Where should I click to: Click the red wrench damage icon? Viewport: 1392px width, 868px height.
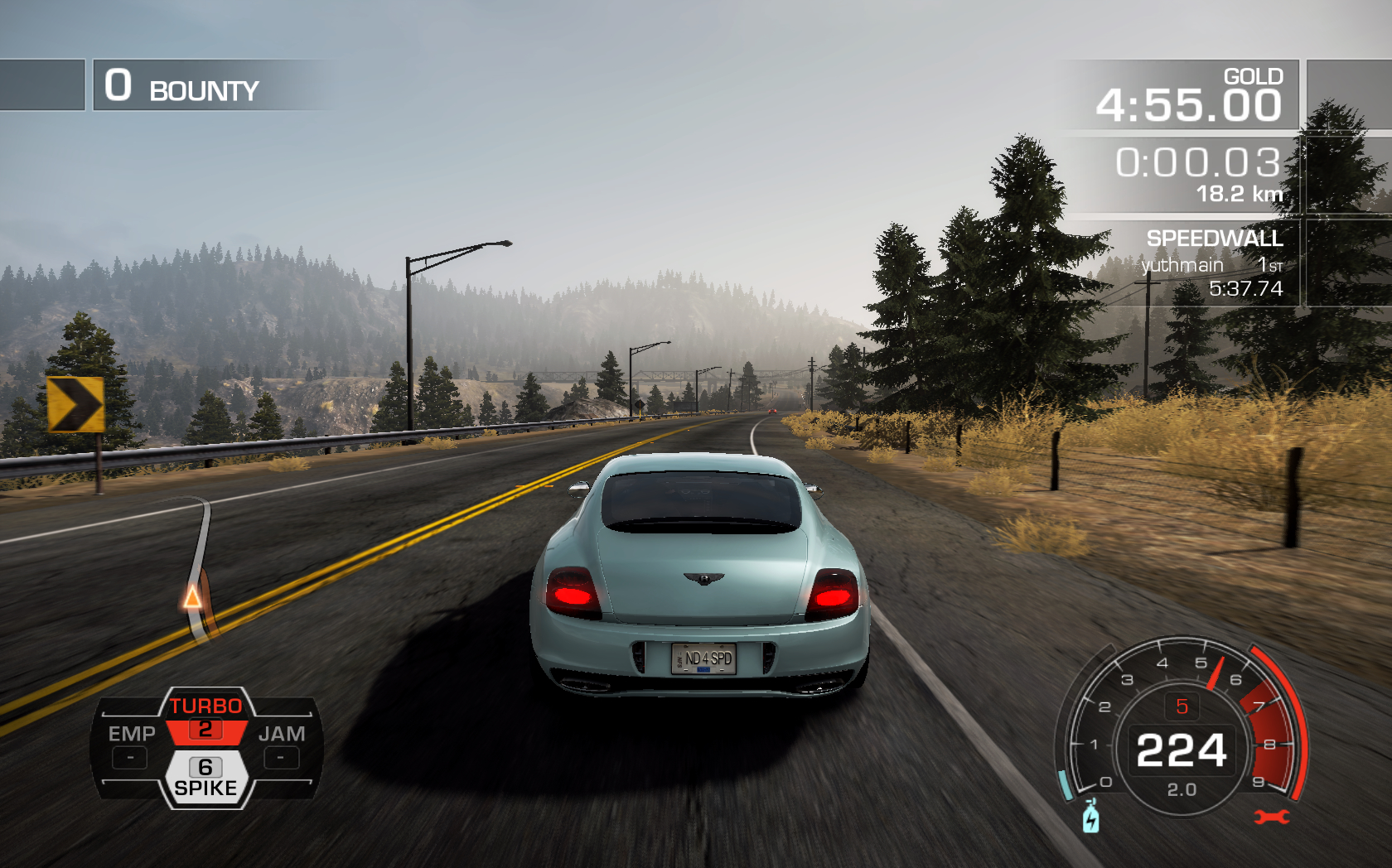pos(1271,817)
